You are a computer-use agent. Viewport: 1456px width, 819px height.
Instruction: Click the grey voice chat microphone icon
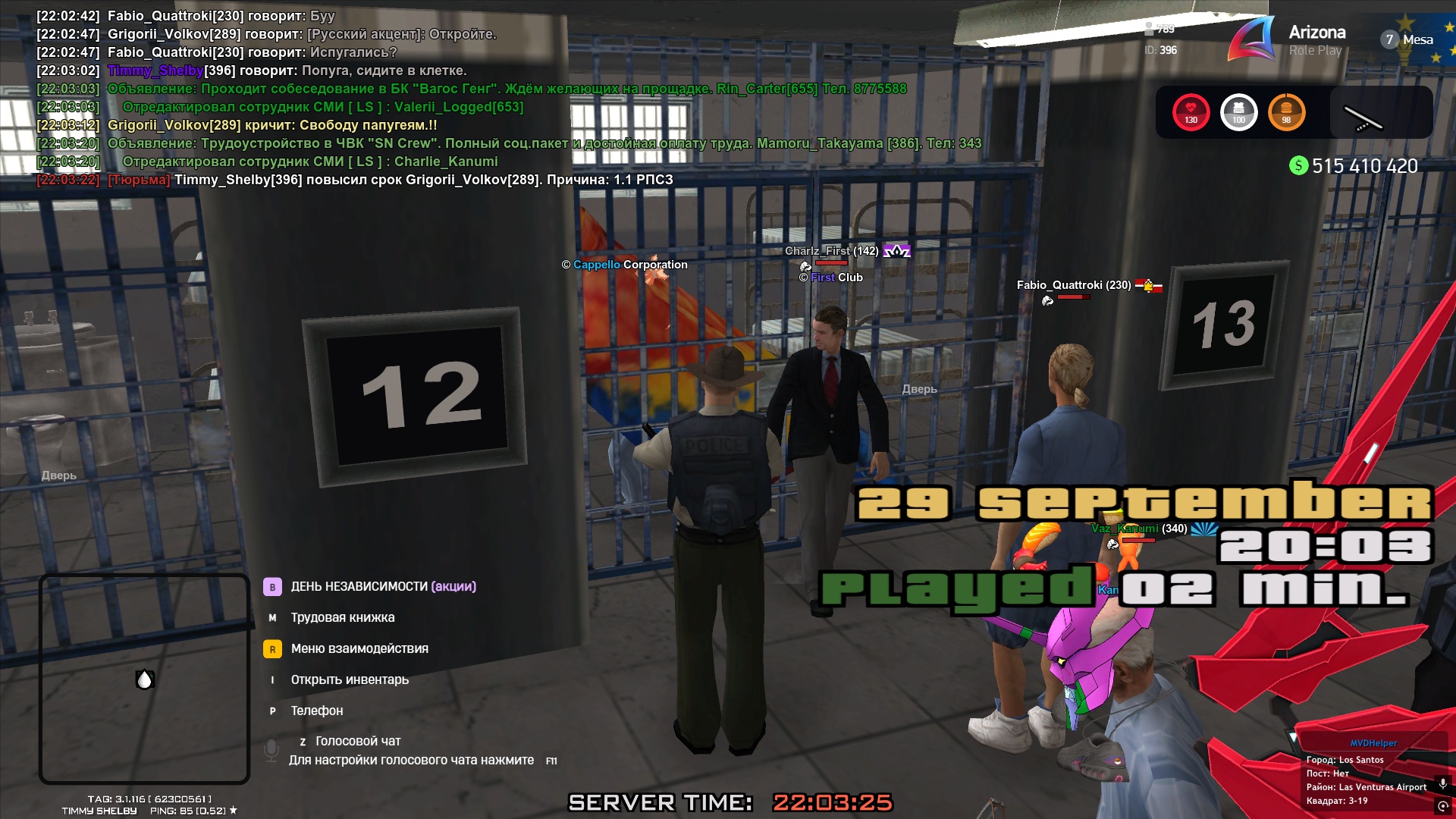[x=271, y=750]
